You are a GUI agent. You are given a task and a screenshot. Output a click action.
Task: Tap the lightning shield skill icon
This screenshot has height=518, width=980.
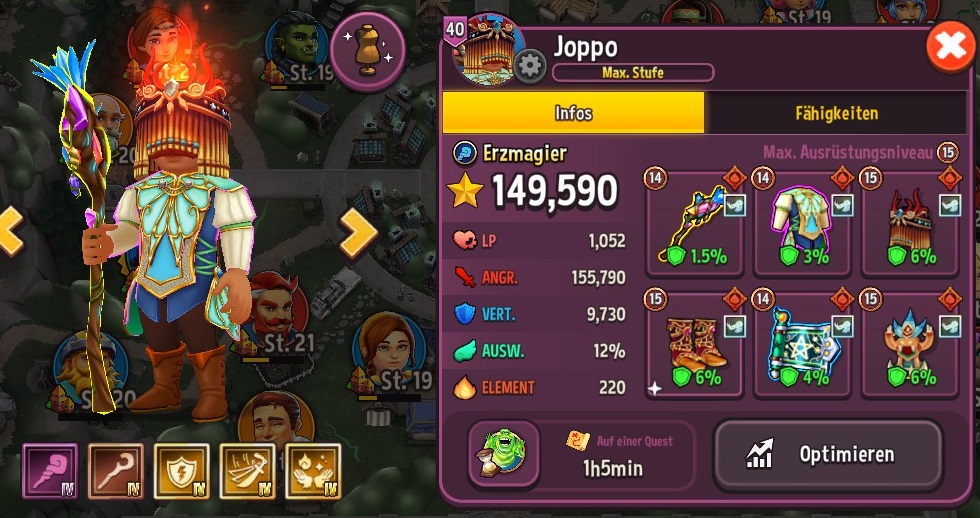pos(181,471)
